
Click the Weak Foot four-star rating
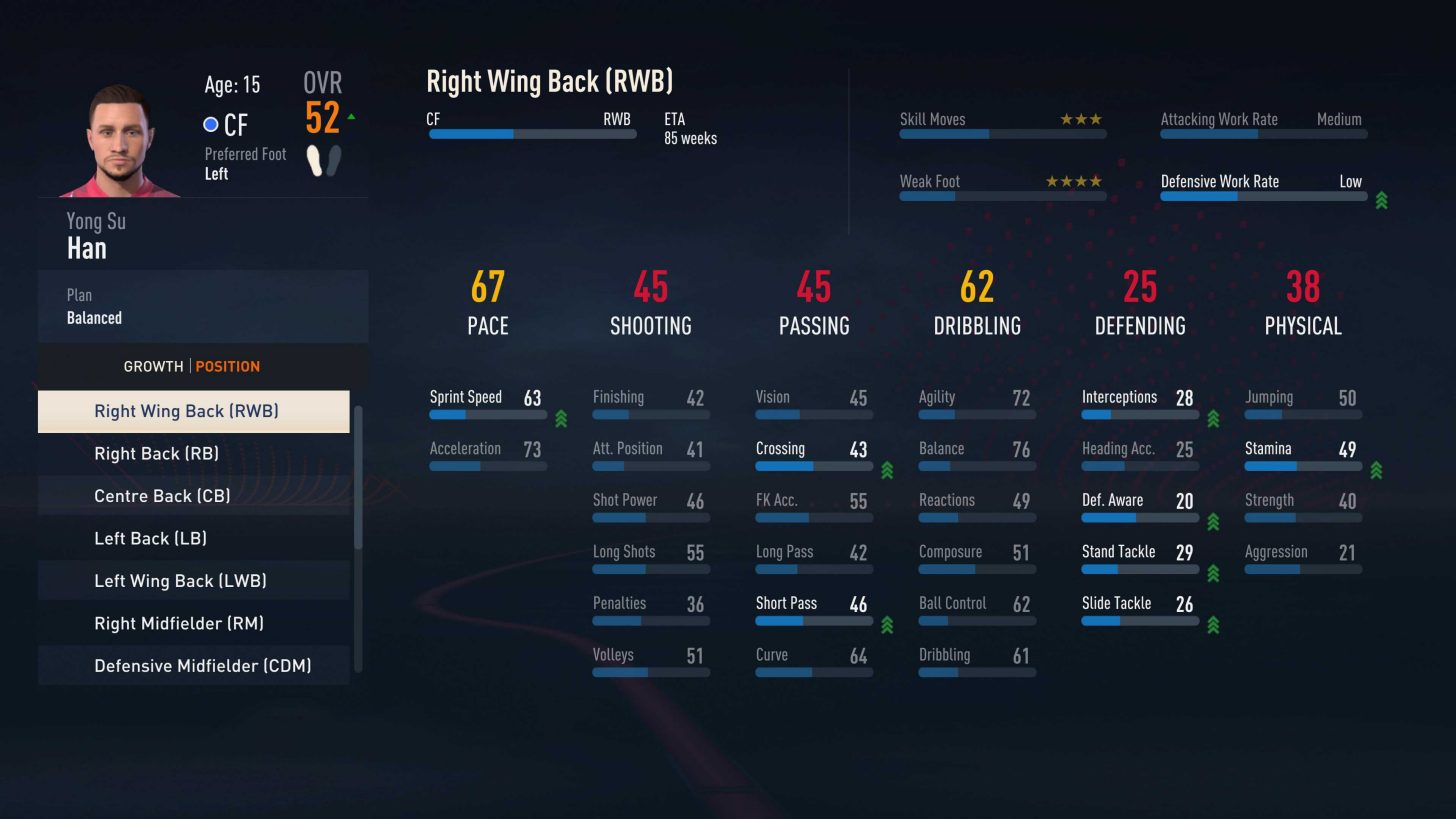coord(1075,181)
